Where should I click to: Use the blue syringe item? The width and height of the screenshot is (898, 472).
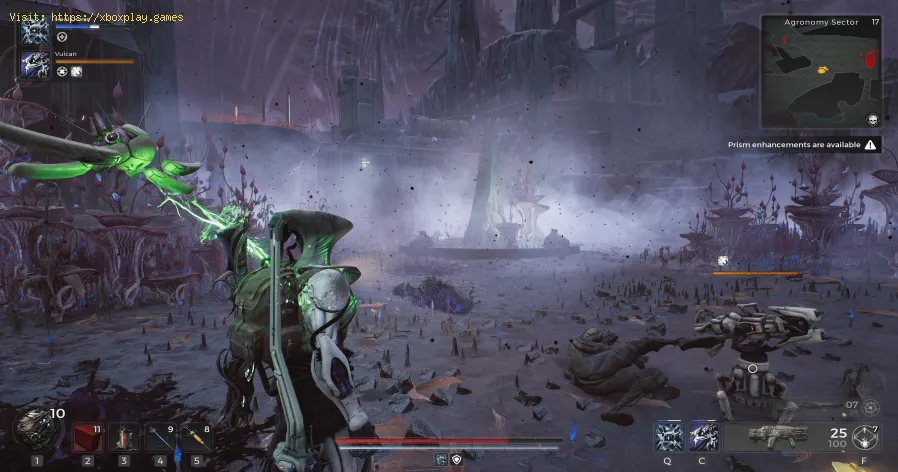[160, 436]
